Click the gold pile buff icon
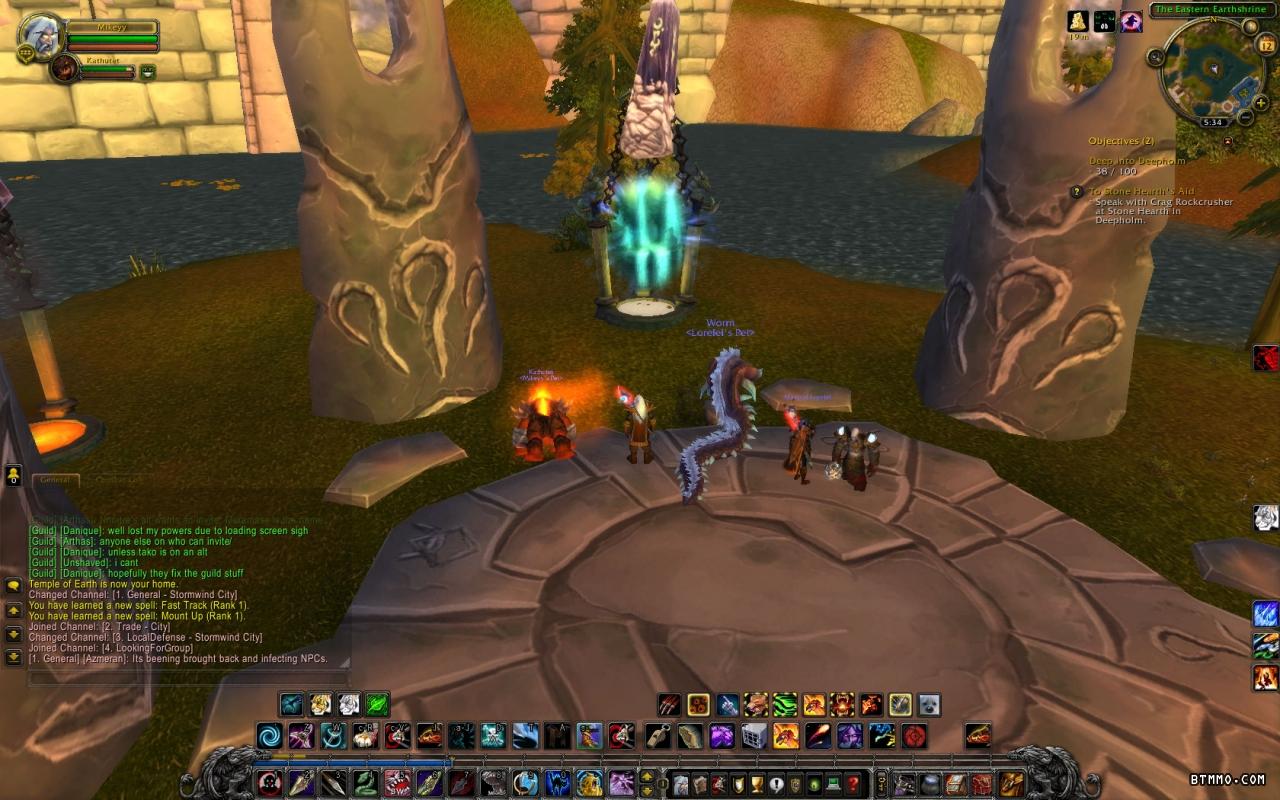Screen dimensions: 1280x800 pyautogui.click(x=1077, y=21)
